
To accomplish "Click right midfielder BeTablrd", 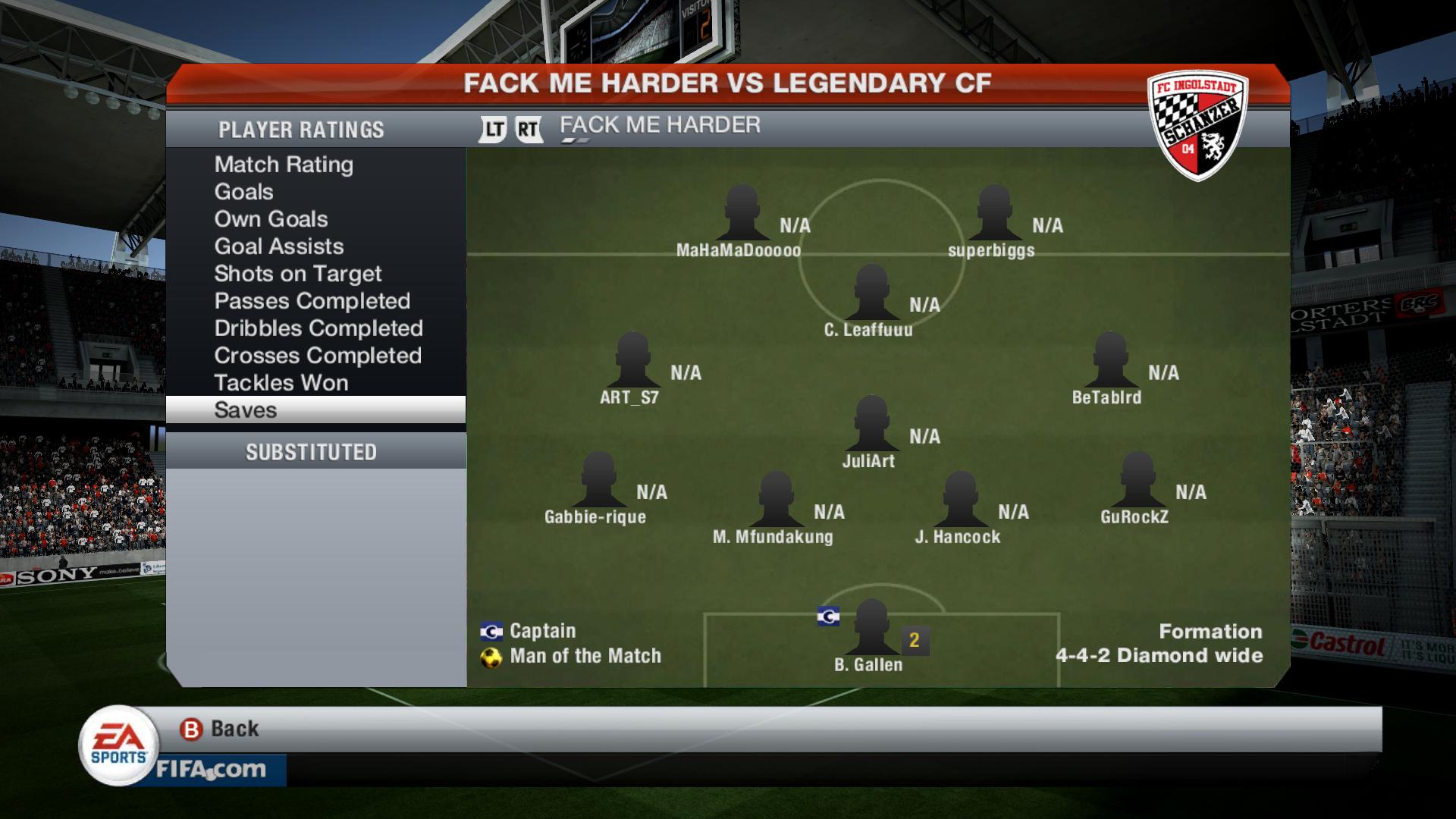I will click(x=1109, y=363).
